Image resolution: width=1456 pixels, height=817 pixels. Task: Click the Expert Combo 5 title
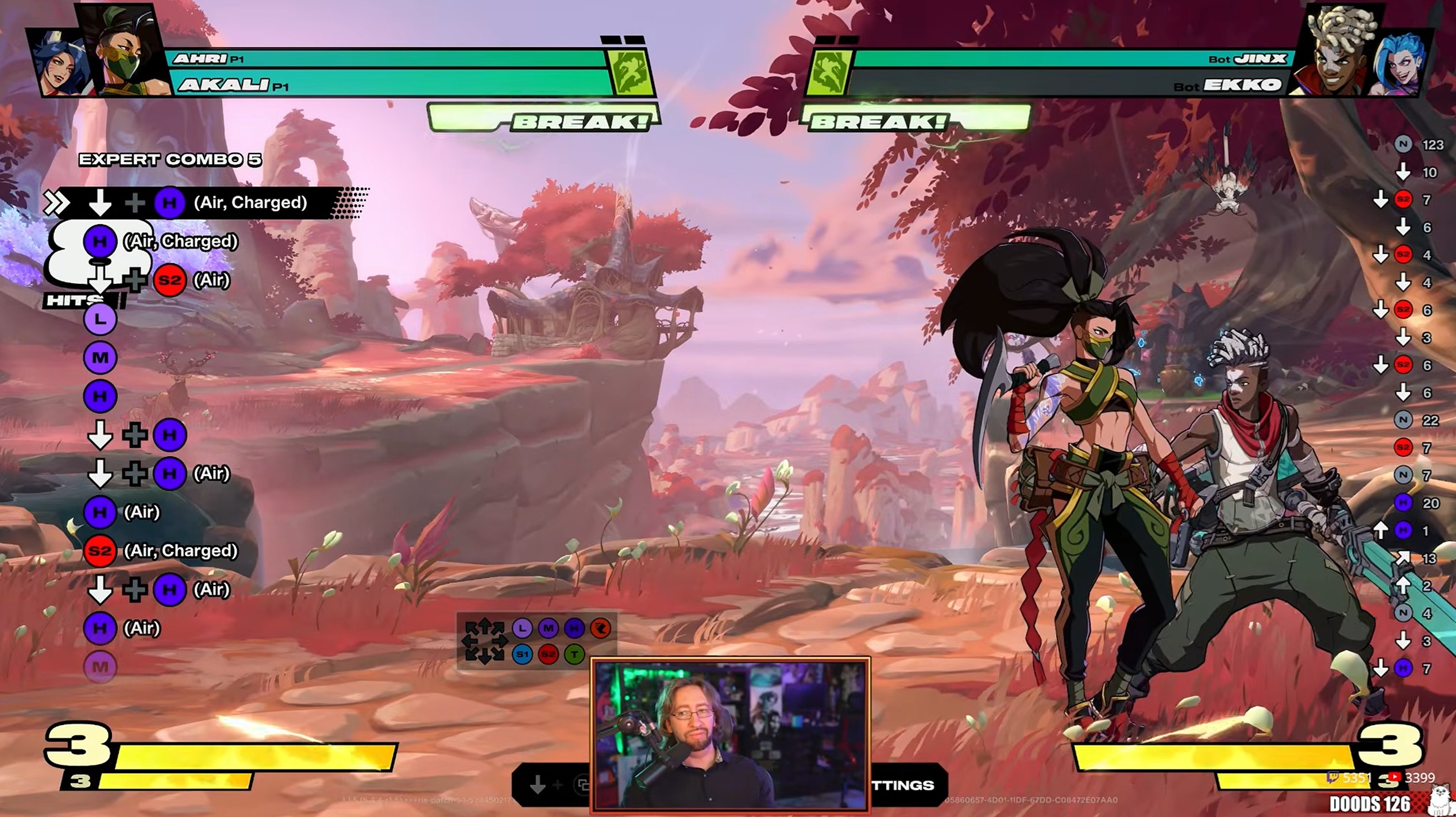170,160
